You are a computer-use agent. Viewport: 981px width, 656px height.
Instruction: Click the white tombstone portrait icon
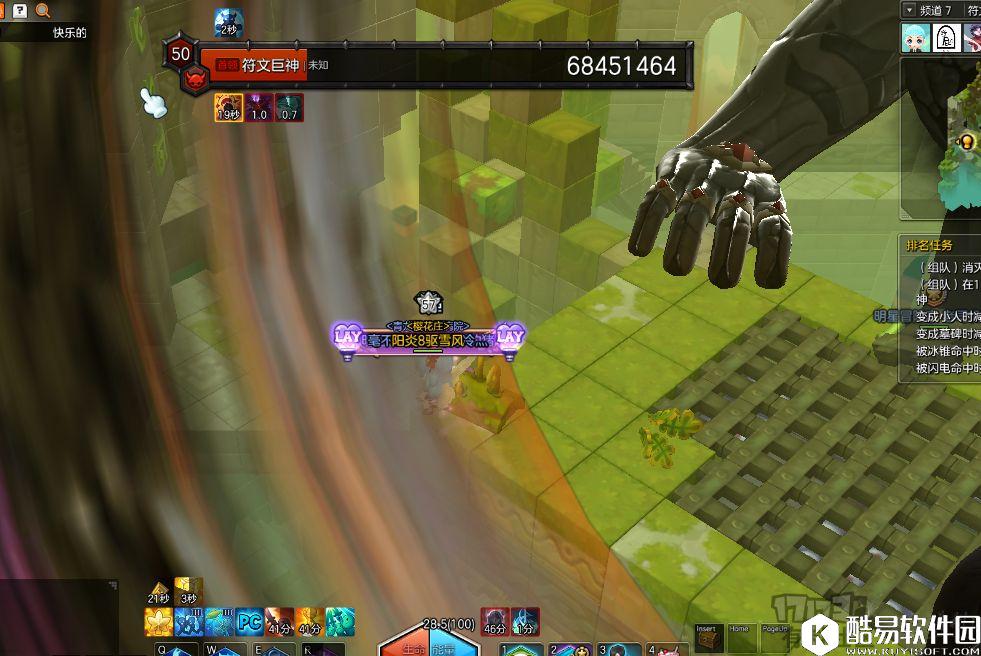(x=946, y=38)
